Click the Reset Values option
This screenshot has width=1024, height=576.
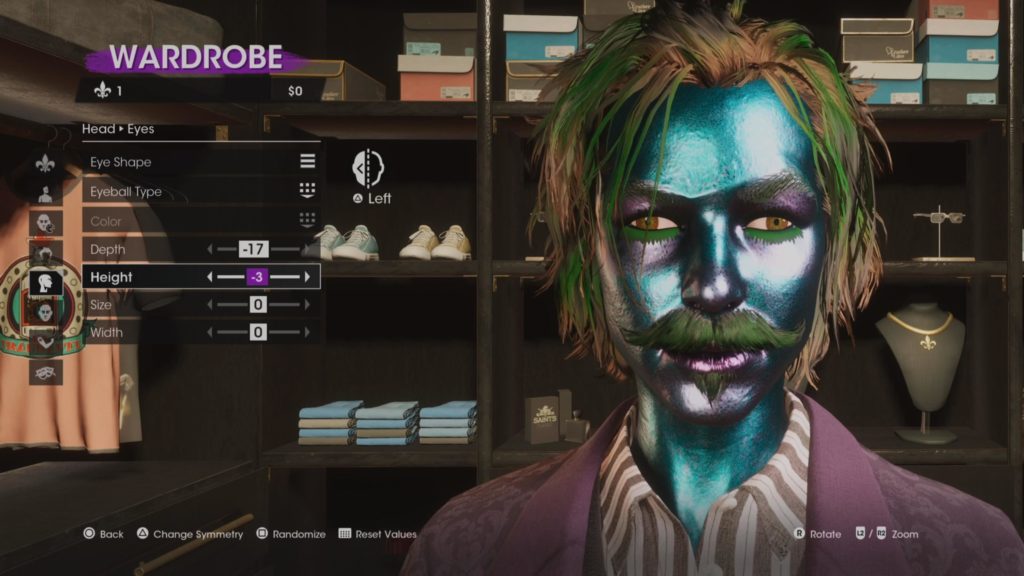pos(377,534)
